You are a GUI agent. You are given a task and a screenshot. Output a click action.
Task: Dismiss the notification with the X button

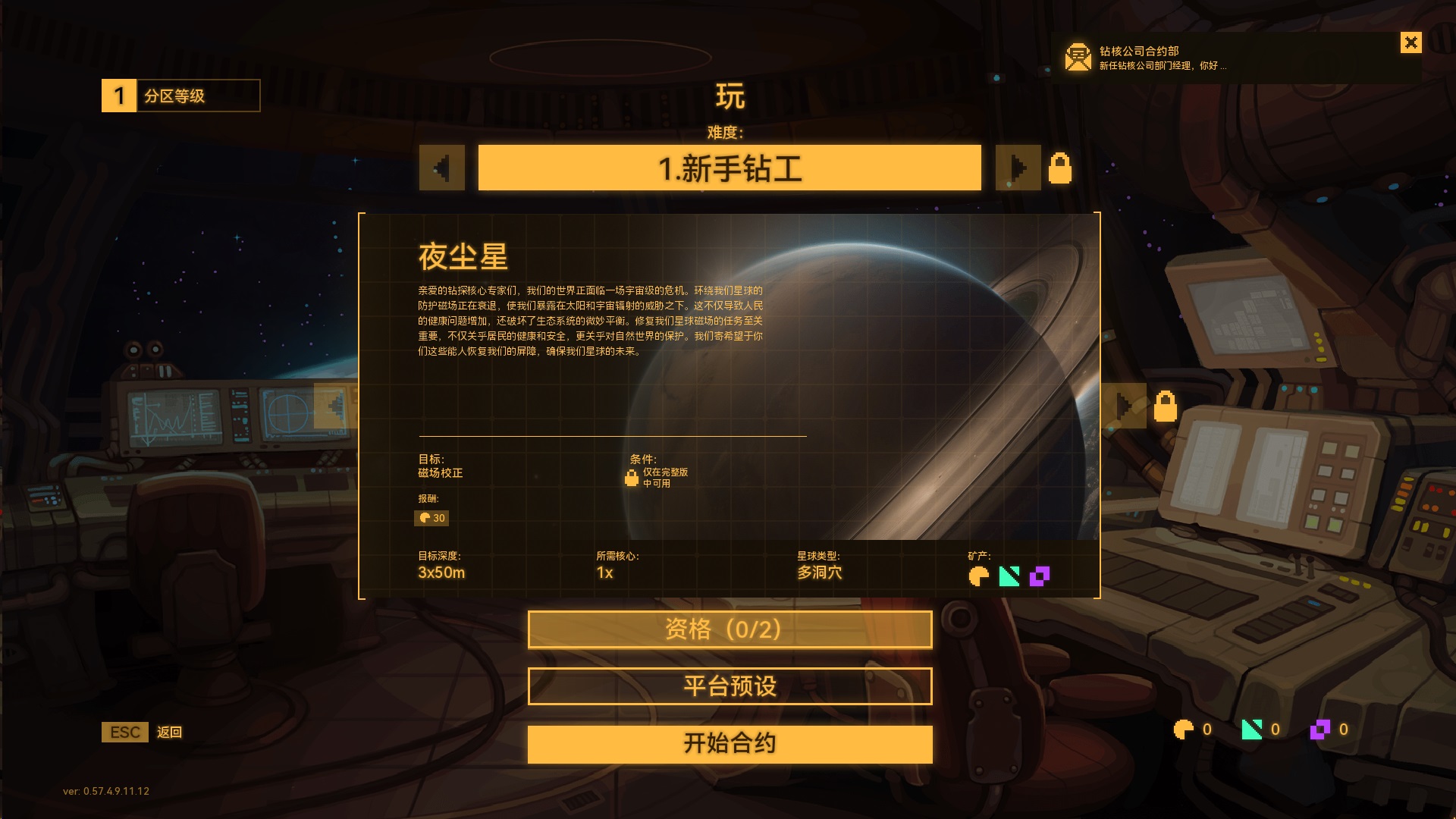(x=1410, y=42)
